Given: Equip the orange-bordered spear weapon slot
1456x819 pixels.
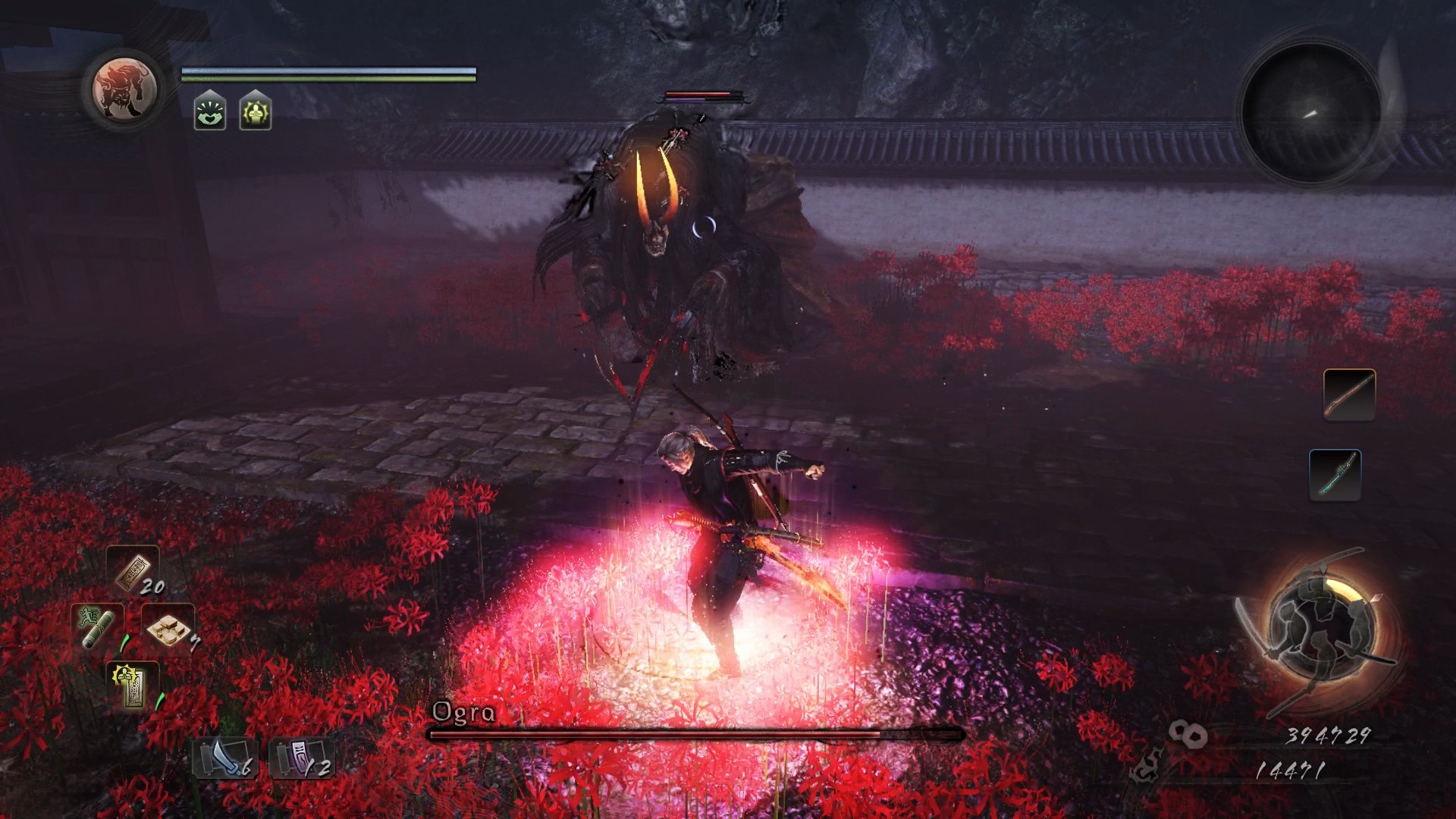Looking at the screenshot, I should (1349, 394).
